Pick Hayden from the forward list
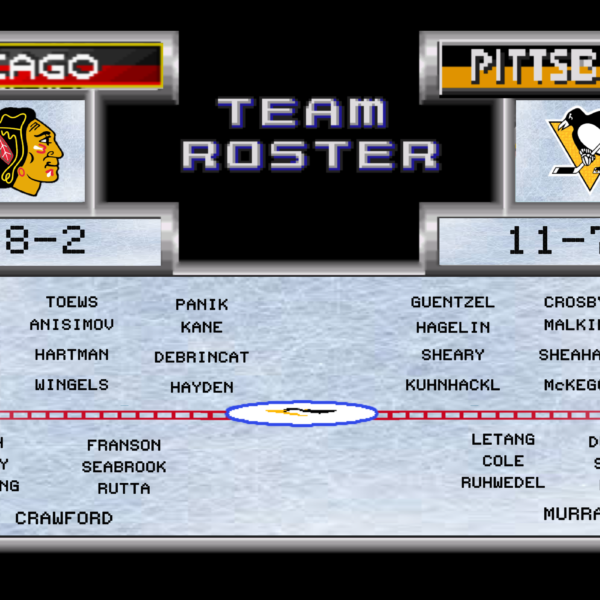 pos(202,387)
